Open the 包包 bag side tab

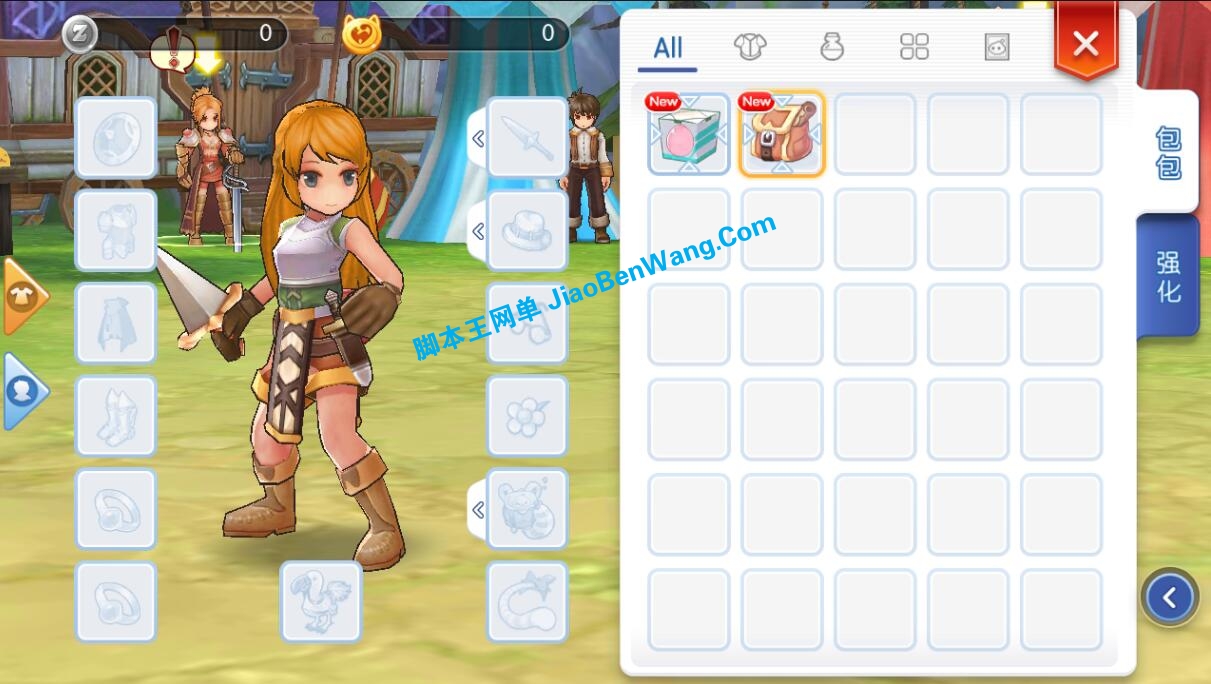(1168, 152)
